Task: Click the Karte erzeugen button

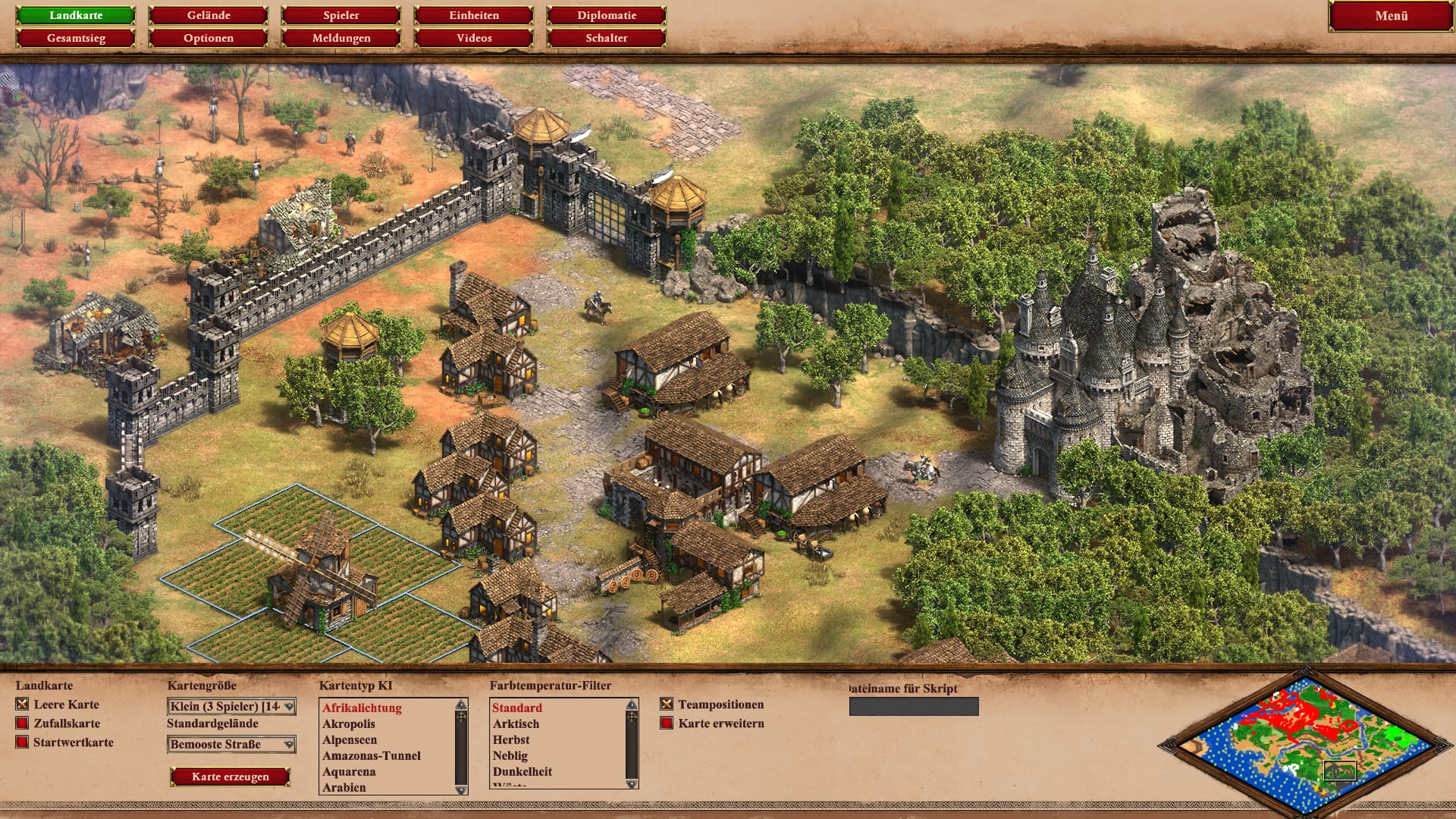Action: point(231,777)
